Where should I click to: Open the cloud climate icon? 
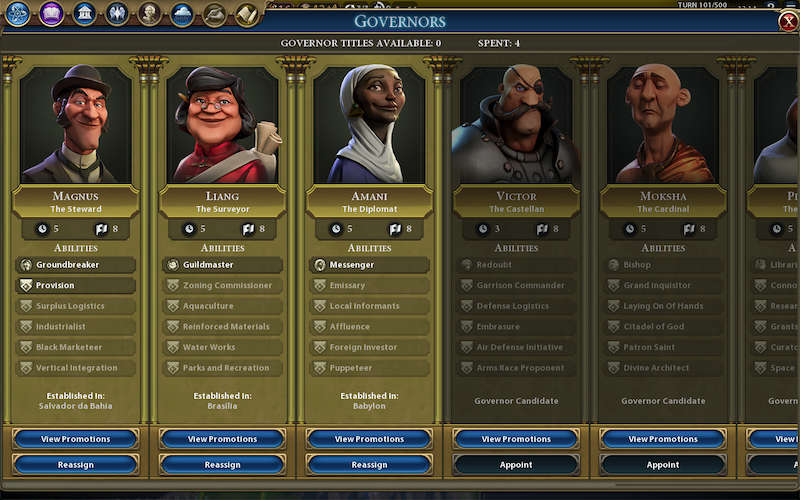point(182,13)
